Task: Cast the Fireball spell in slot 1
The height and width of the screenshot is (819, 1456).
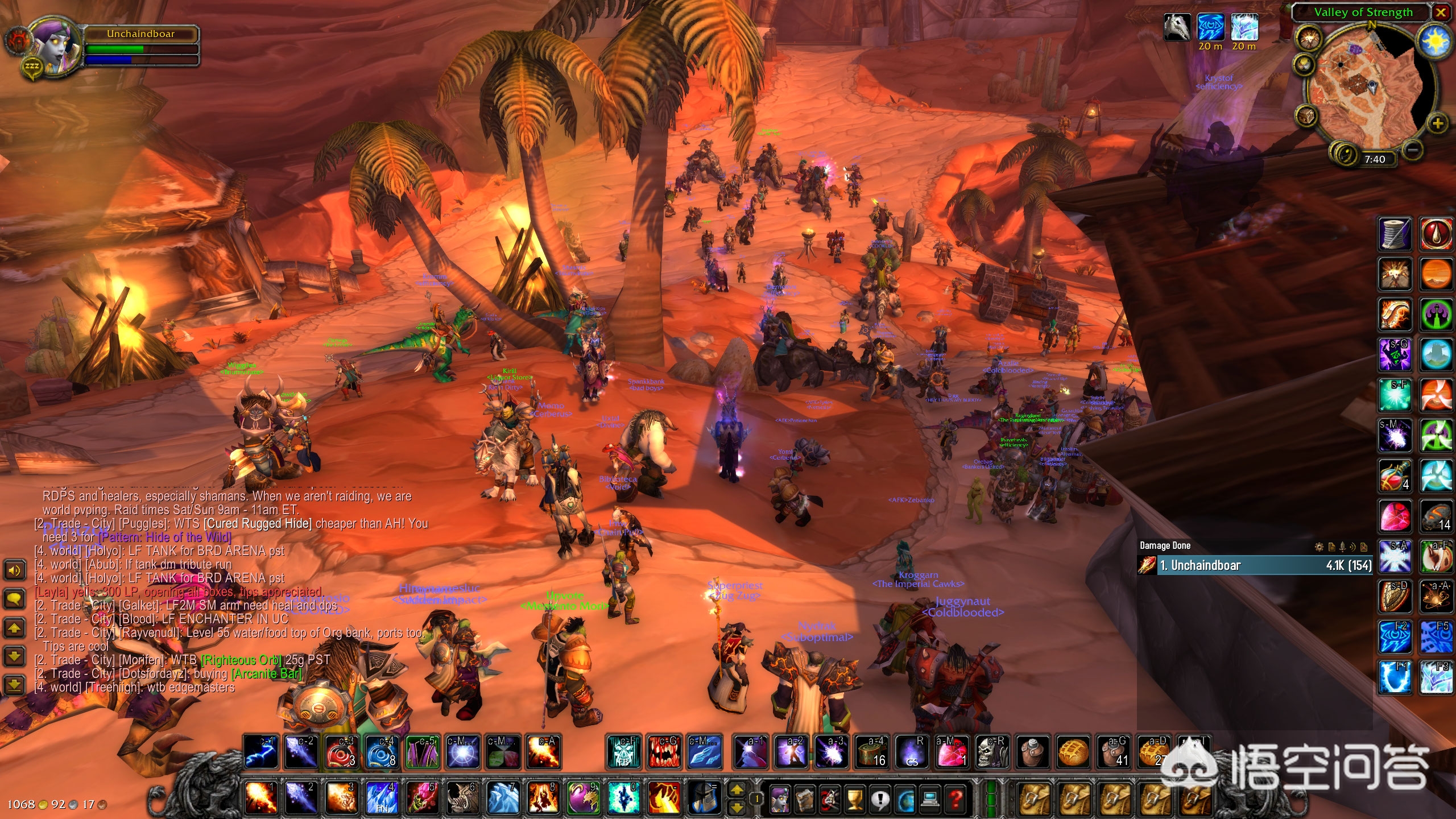Action: coord(261,797)
